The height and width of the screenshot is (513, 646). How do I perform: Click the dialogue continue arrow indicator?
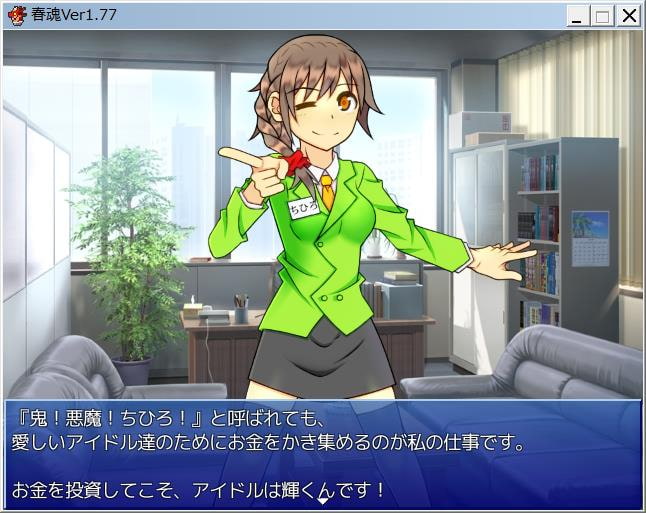(322, 499)
